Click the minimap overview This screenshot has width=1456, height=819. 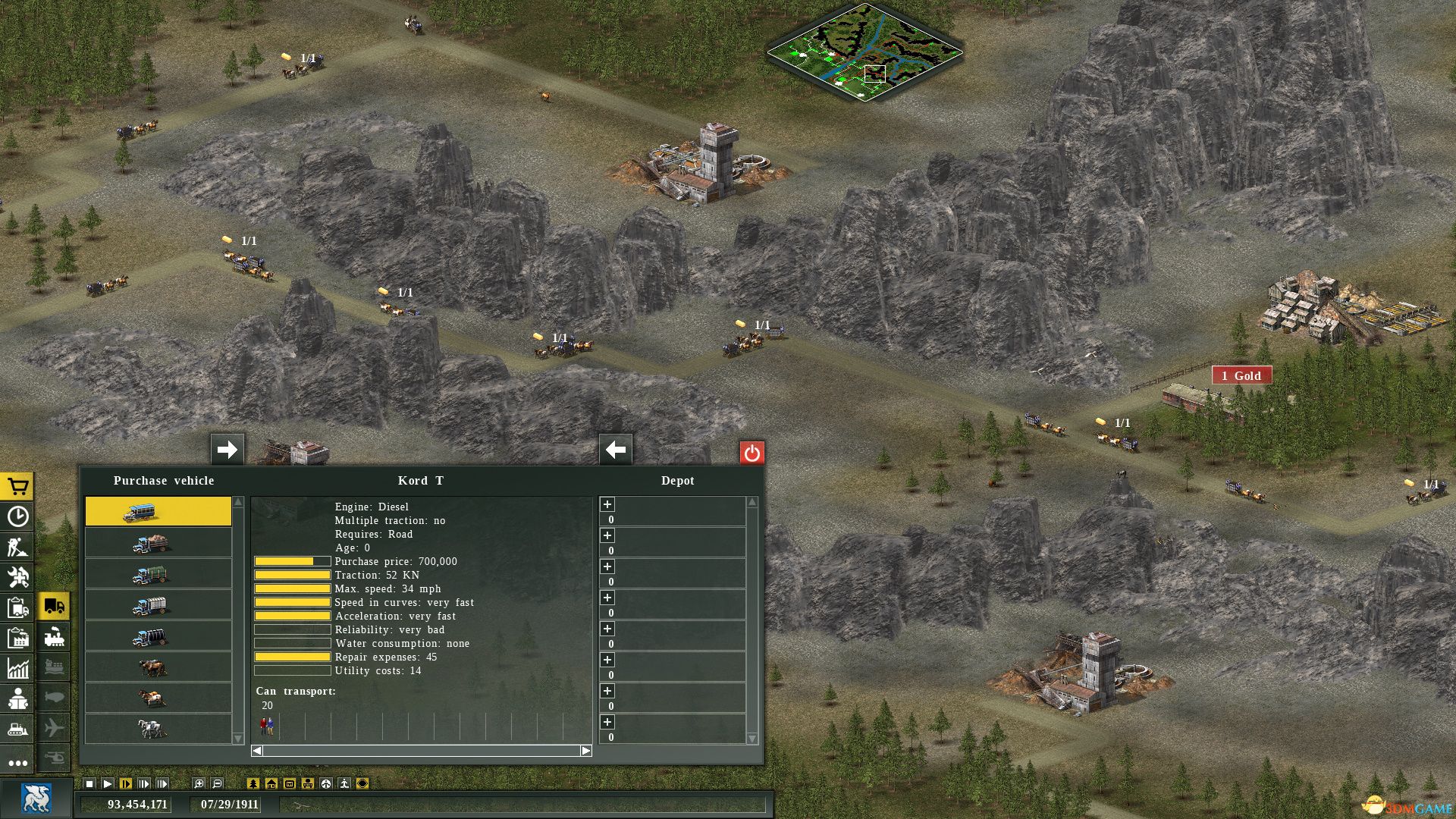864,52
